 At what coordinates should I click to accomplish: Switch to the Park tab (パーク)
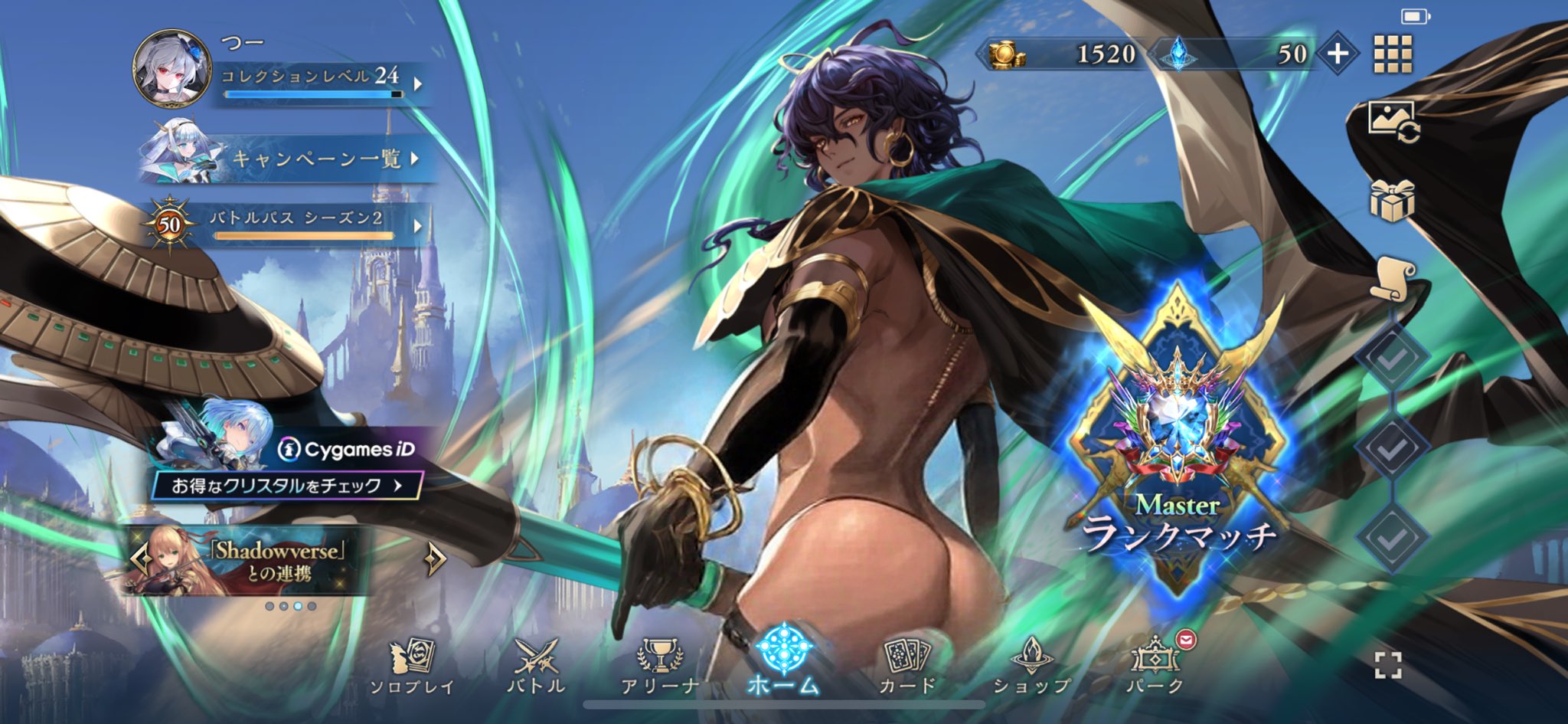pos(1155,667)
